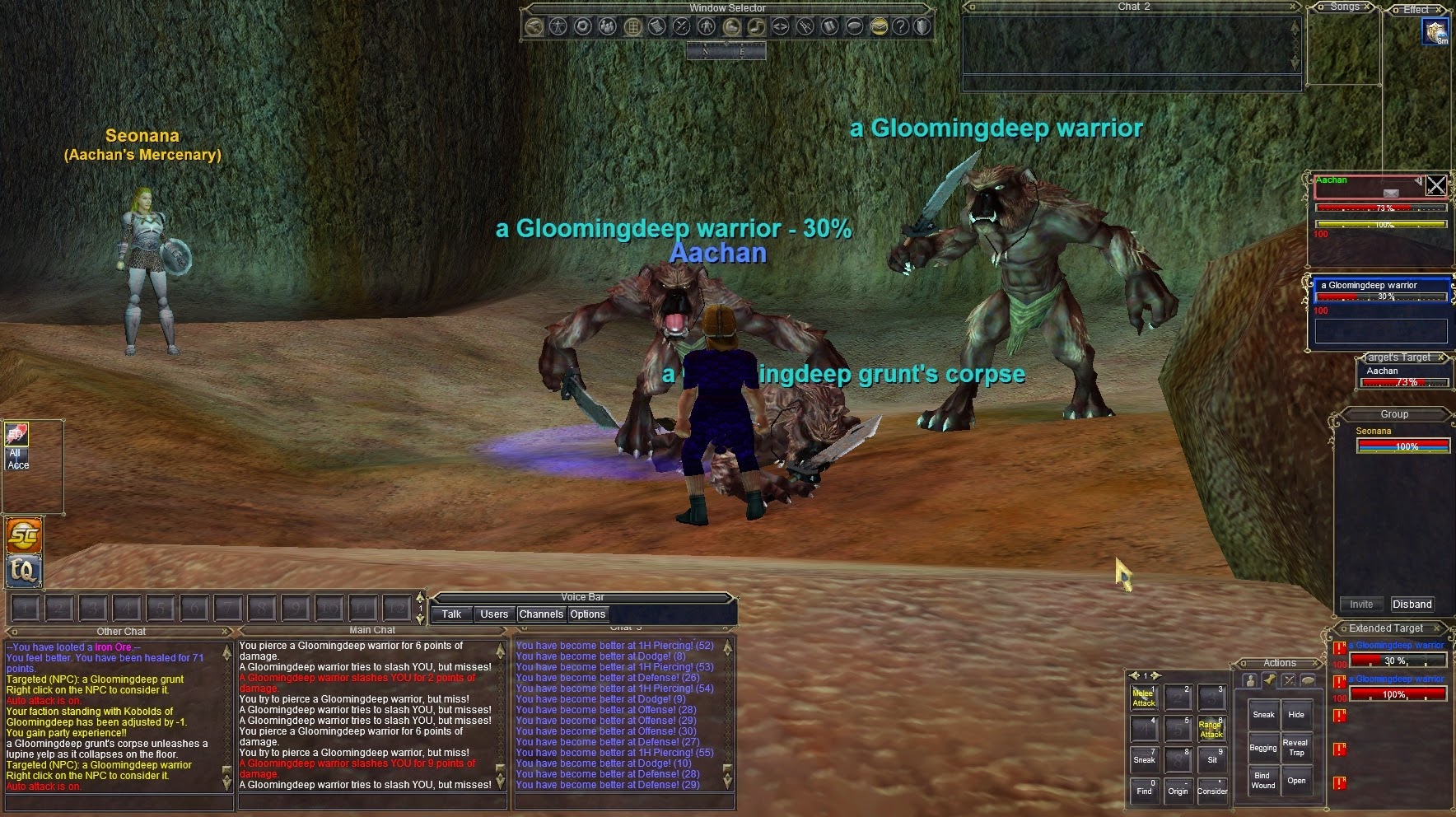This screenshot has height=817, width=1456.
Task: Open the help question mark window
Action: click(x=901, y=26)
